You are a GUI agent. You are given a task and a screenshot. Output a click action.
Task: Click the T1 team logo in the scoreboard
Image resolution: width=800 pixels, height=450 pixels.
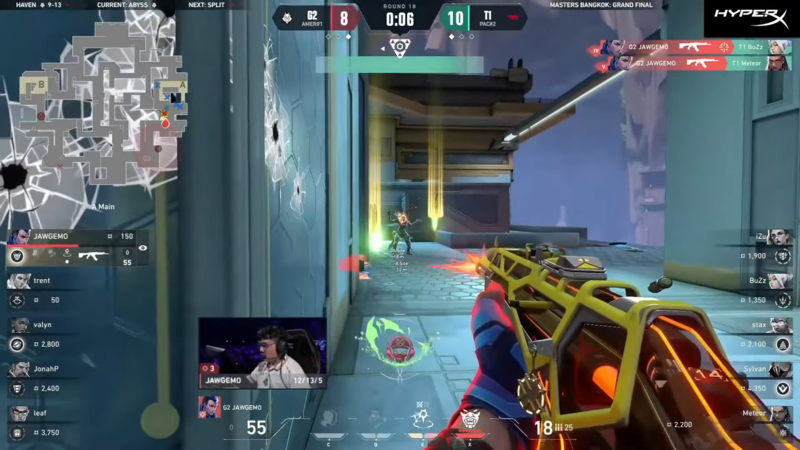point(516,17)
